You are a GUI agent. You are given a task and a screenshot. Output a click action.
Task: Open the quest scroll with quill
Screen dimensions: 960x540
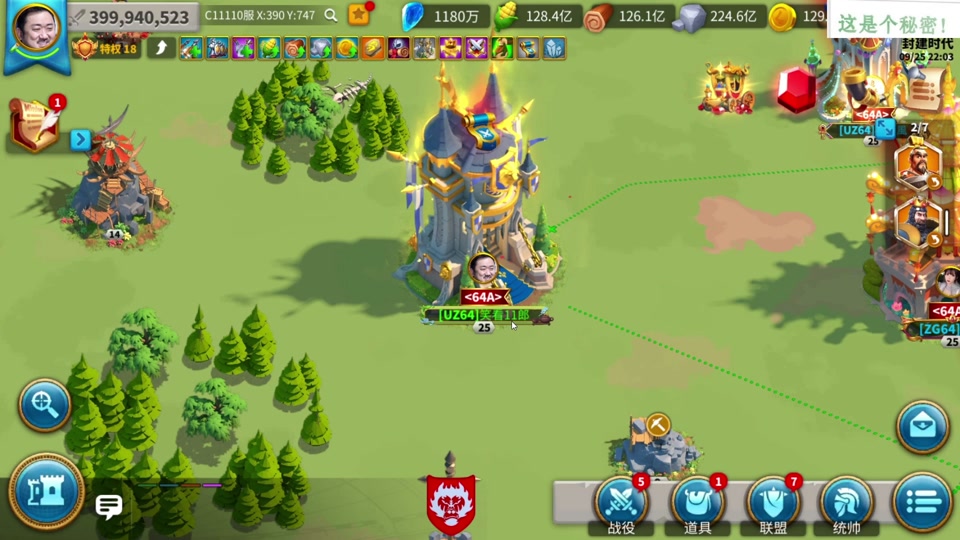[34, 125]
